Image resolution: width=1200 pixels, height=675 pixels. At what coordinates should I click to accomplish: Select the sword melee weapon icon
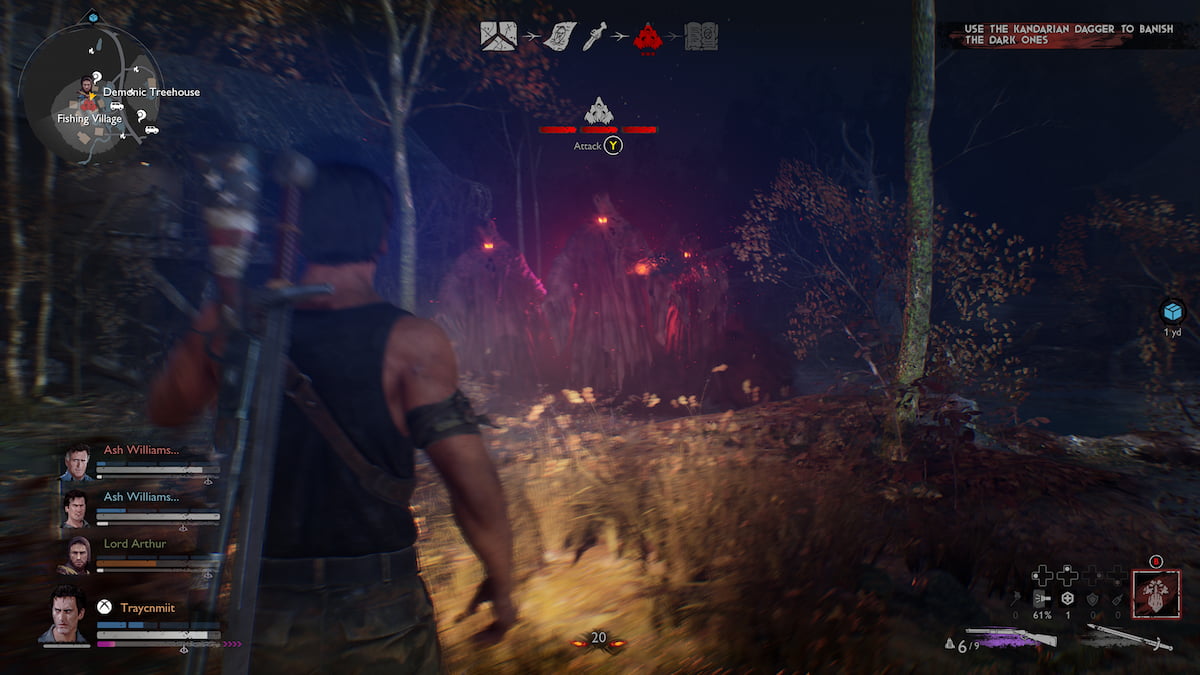(1128, 637)
